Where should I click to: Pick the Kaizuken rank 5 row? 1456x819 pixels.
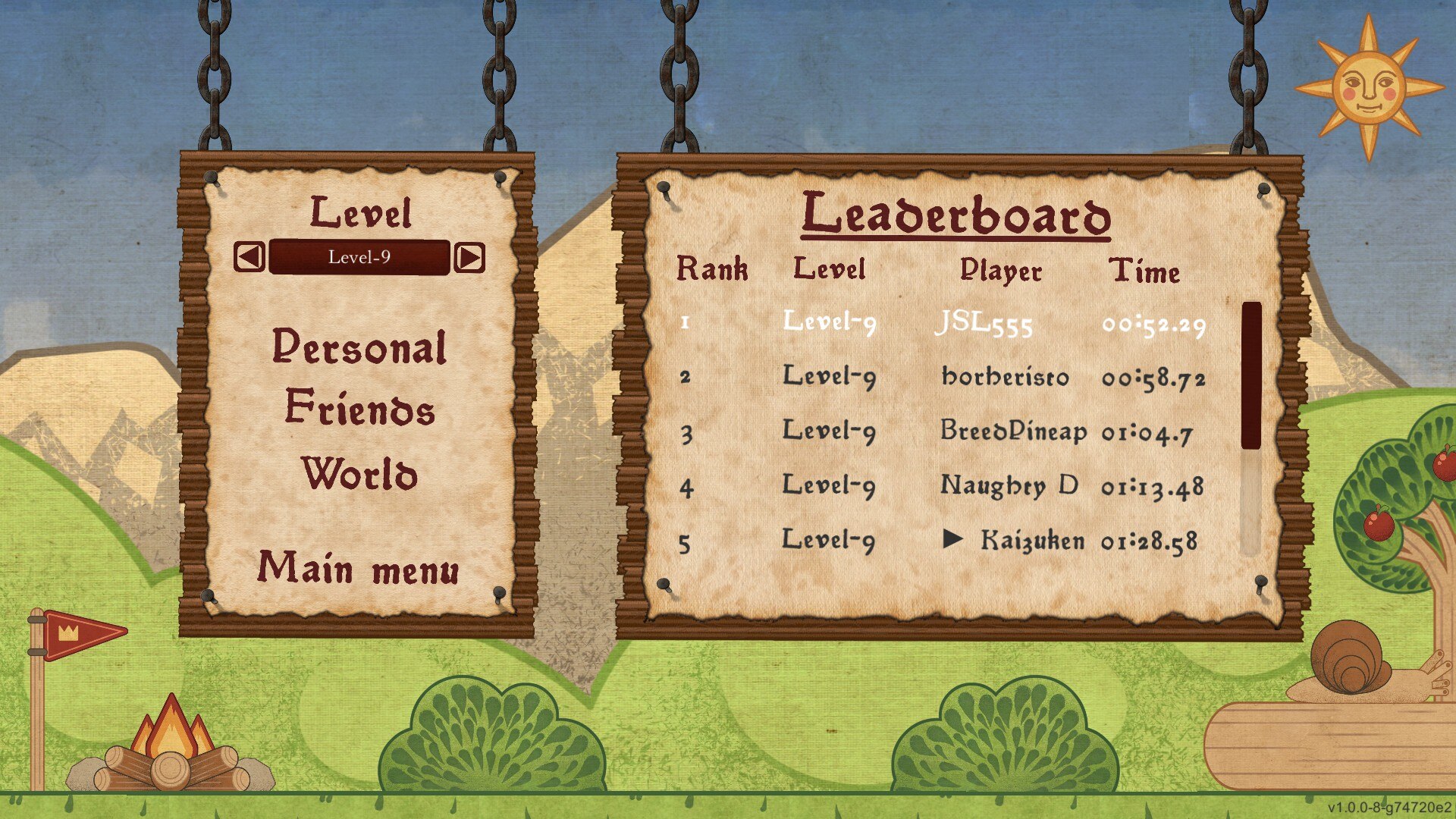940,541
